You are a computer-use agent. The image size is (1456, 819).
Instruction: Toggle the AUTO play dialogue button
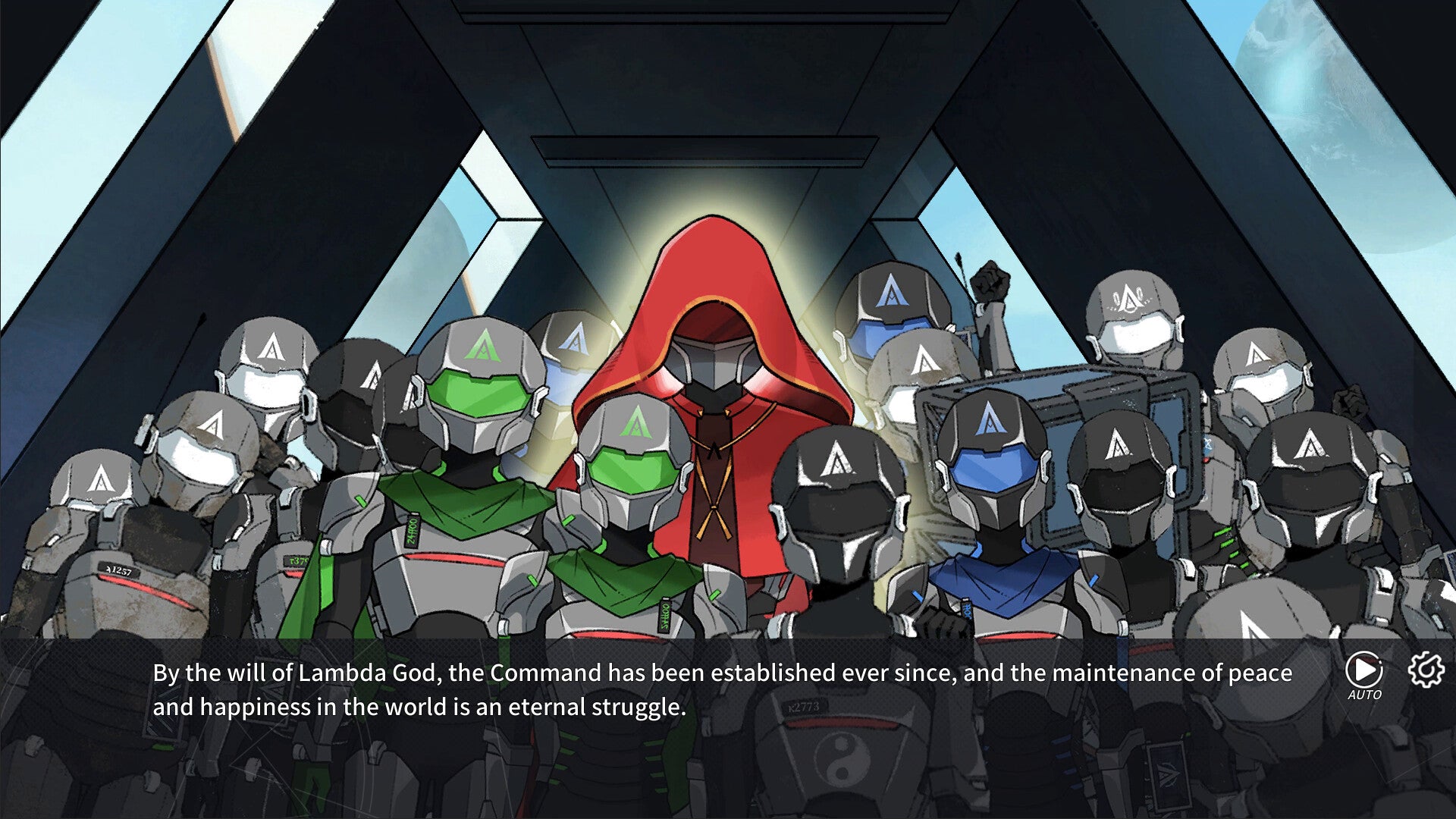1363,672
